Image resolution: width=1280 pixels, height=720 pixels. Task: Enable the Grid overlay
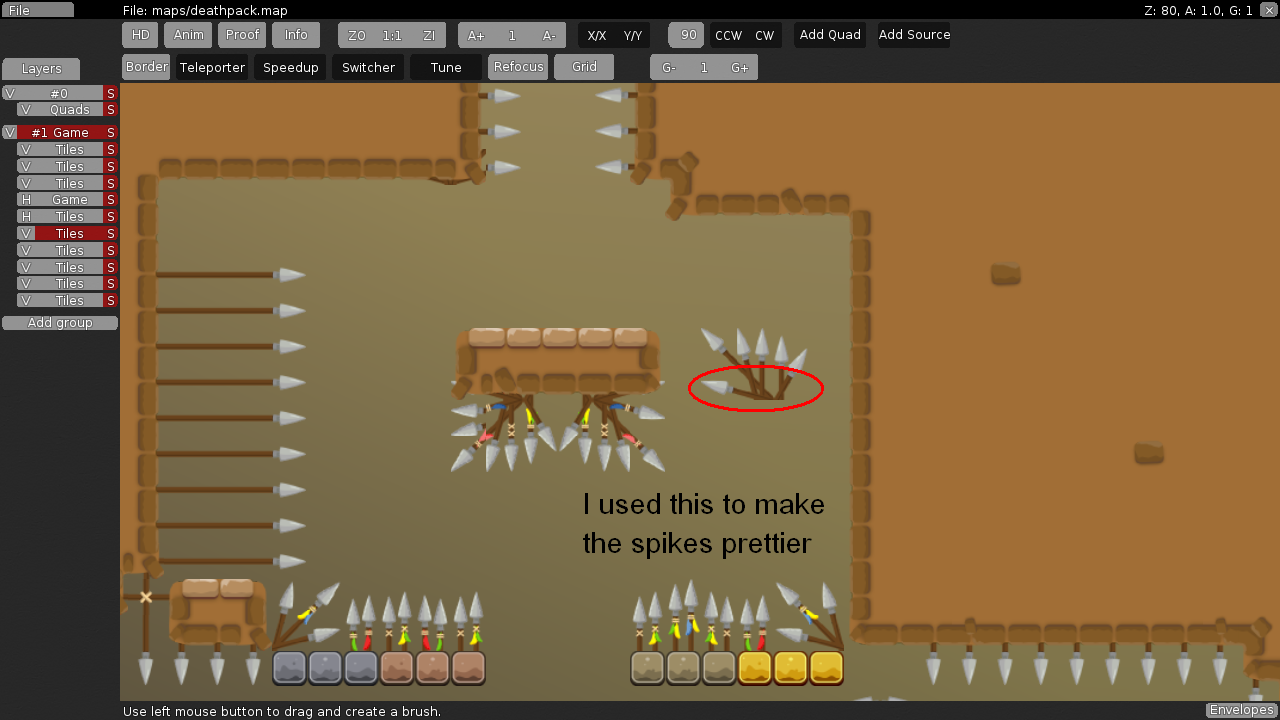click(x=583, y=67)
